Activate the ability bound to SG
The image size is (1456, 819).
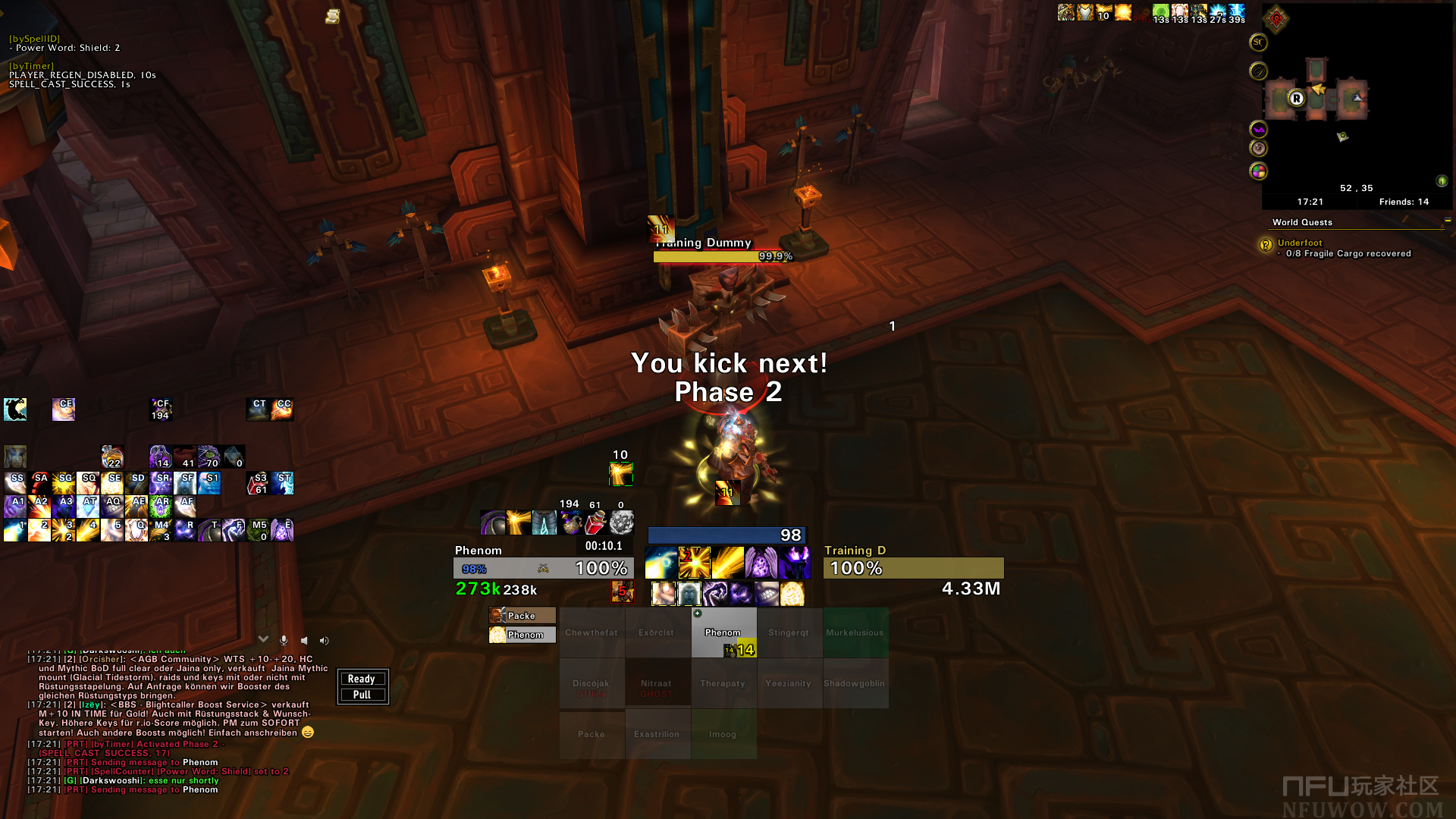64,483
